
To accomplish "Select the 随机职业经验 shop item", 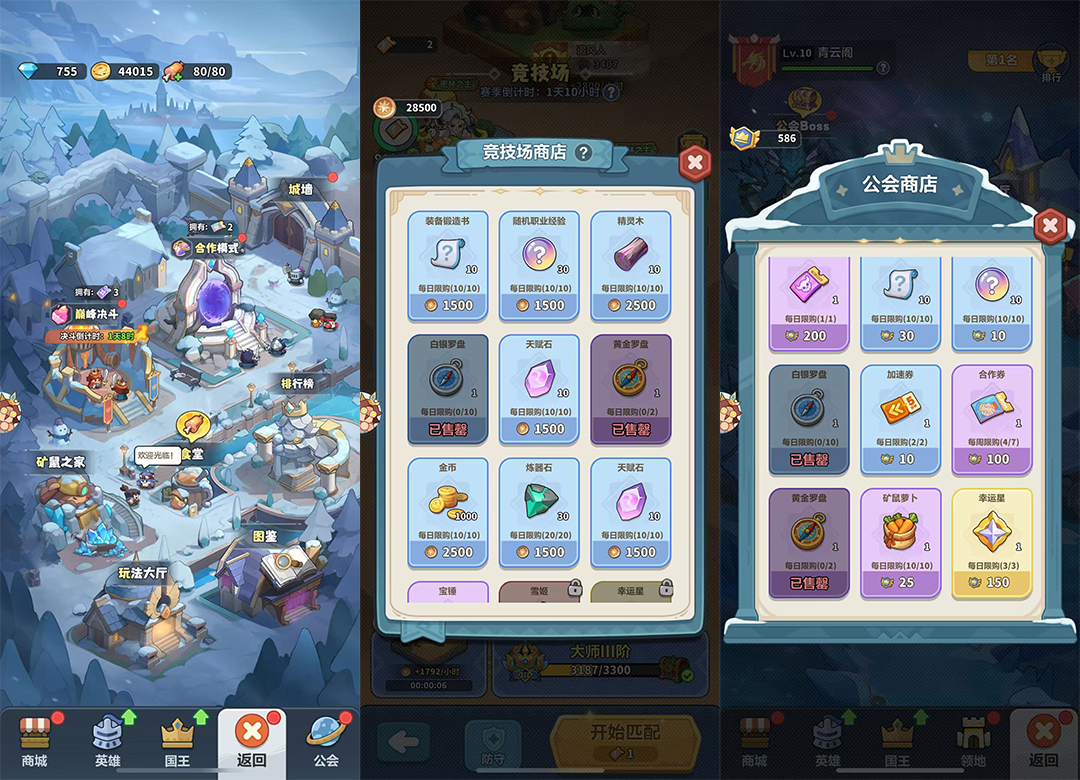I will coord(540,265).
